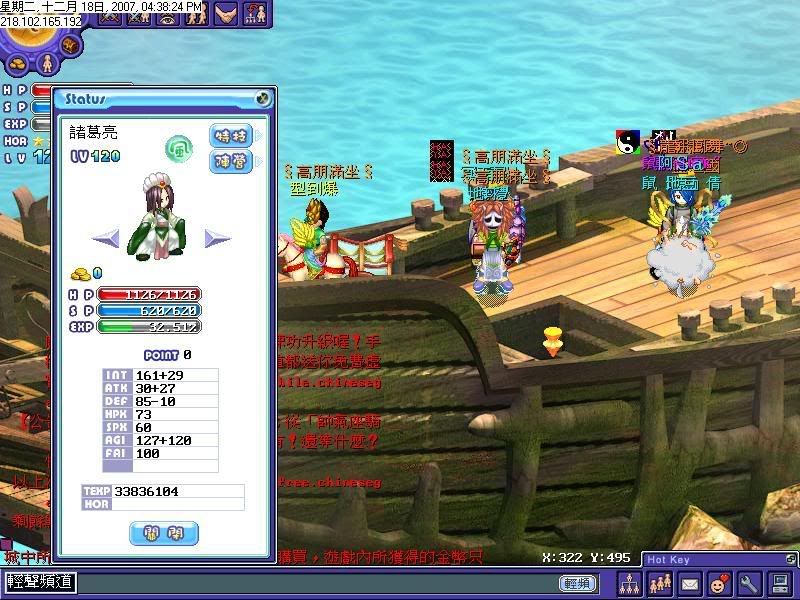Toggle the Hot Key panel's window button

click(x=790, y=560)
